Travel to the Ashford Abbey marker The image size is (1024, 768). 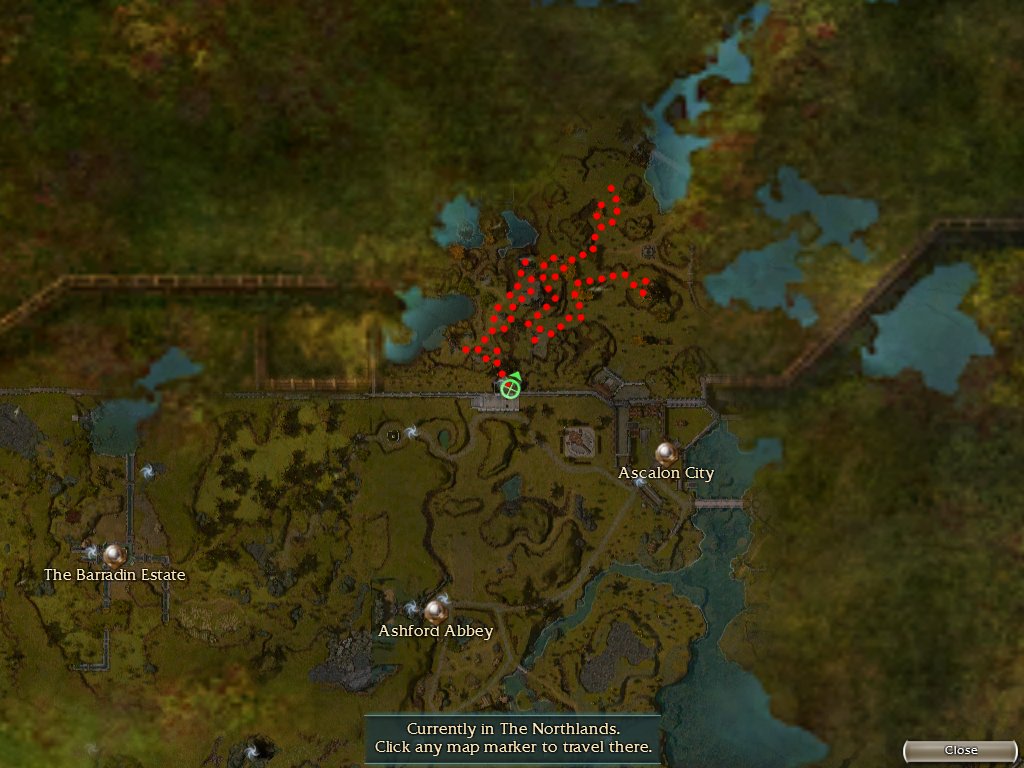pyautogui.click(x=435, y=610)
